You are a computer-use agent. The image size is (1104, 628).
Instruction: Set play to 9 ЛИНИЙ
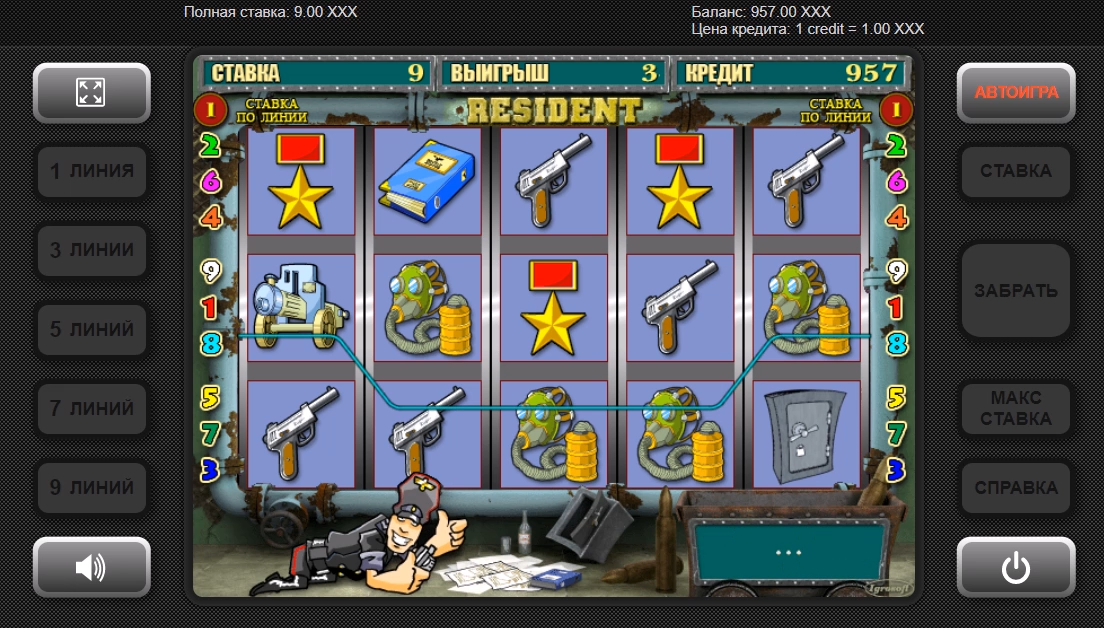(x=91, y=487)
